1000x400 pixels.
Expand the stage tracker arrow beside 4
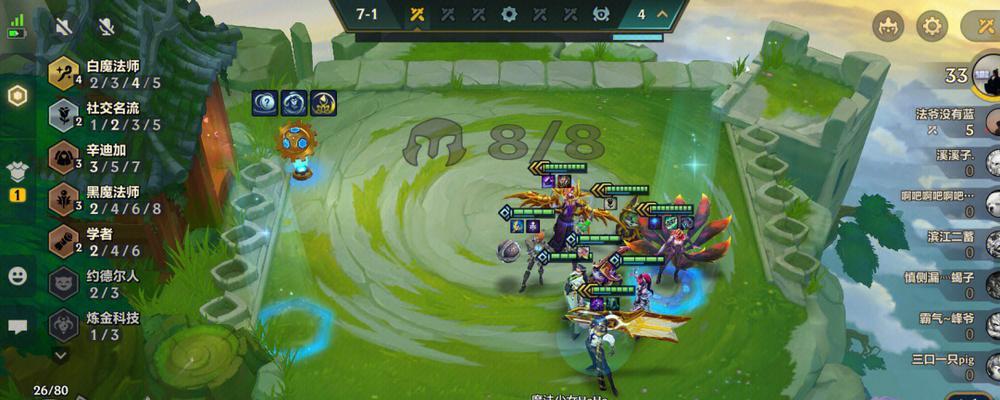point(666,15)
